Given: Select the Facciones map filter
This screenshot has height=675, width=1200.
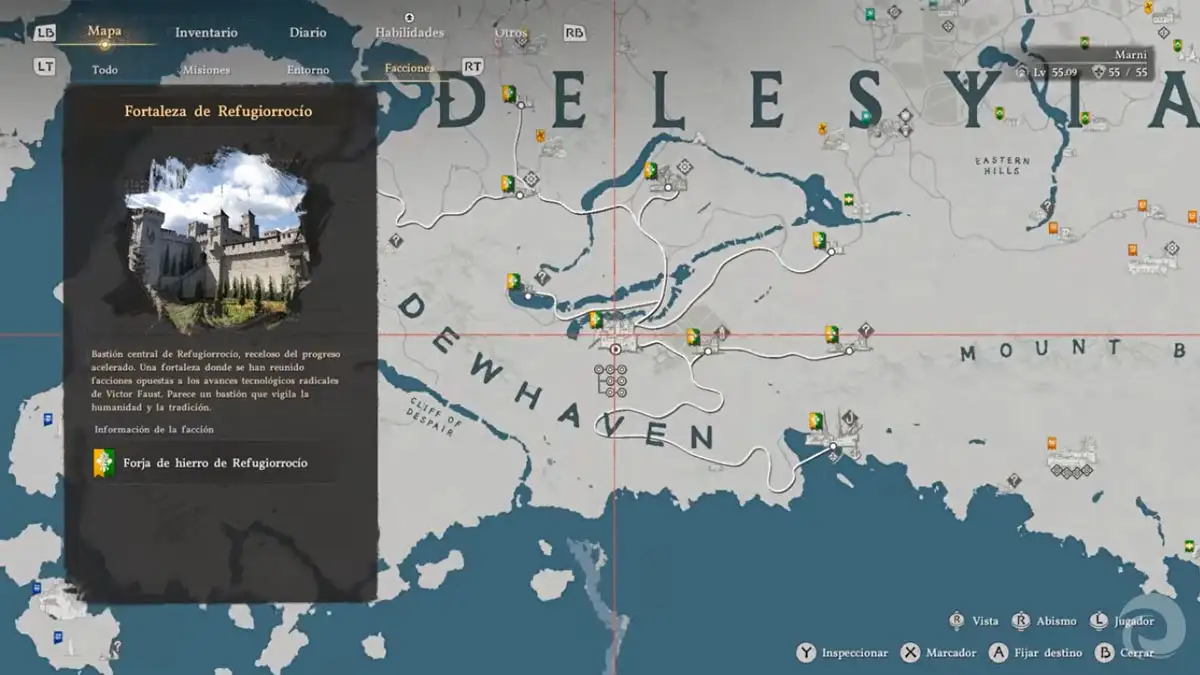Looking at the screenshot, I should tap(409, 69).
